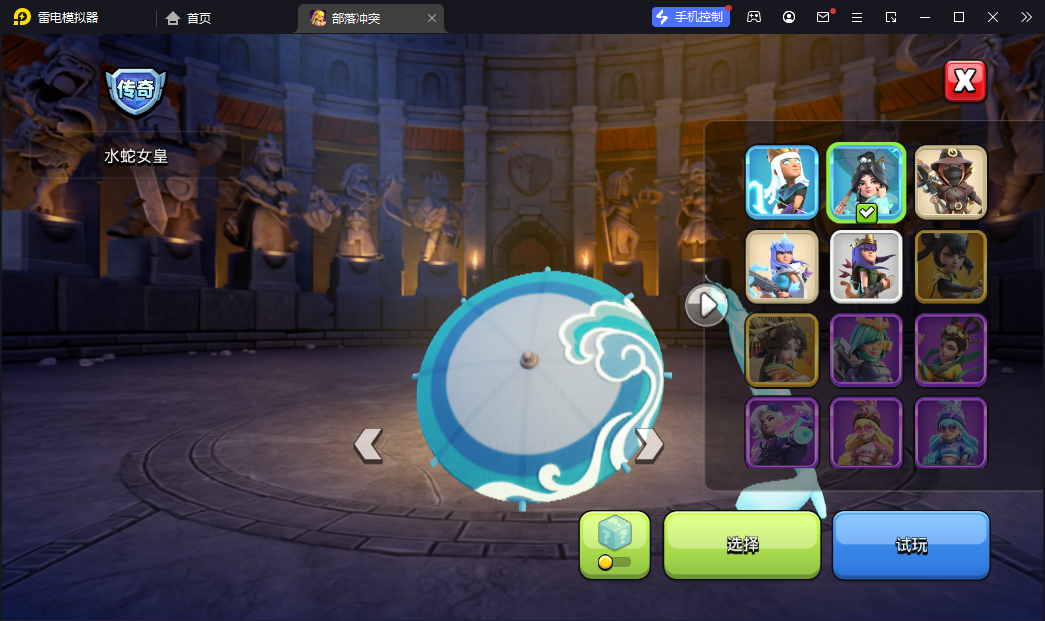Click the green 选择 button

[742, 545]
